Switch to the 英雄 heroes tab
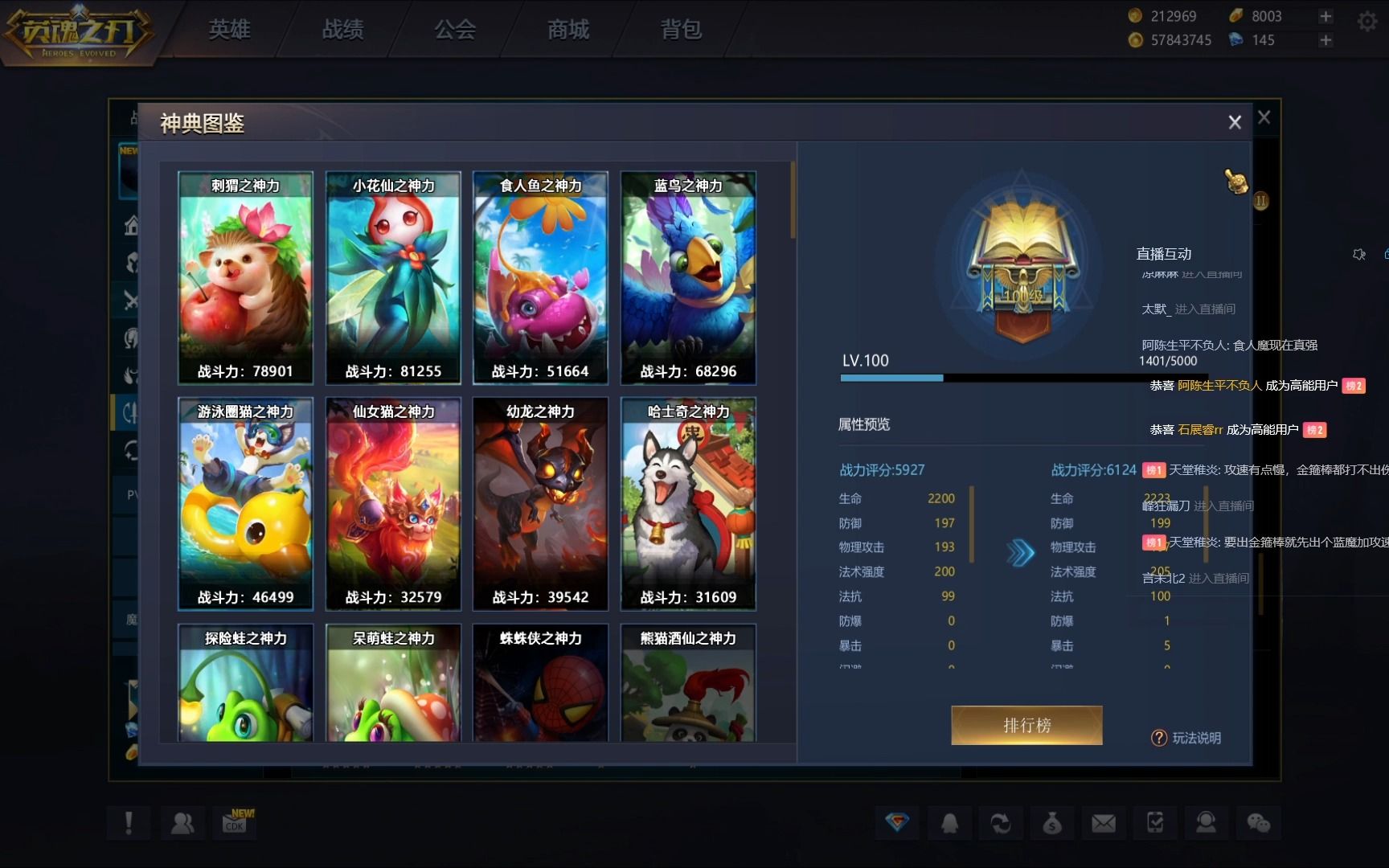 (x=230, y=30)
